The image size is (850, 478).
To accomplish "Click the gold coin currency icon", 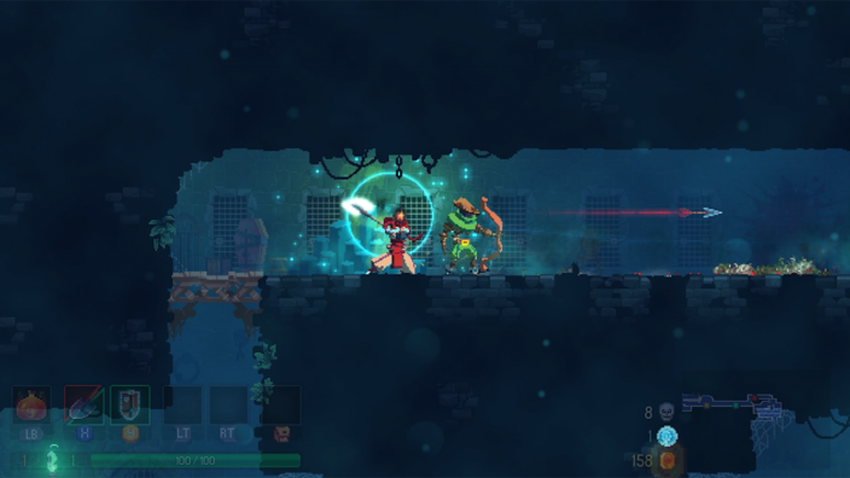I will 668,461.
